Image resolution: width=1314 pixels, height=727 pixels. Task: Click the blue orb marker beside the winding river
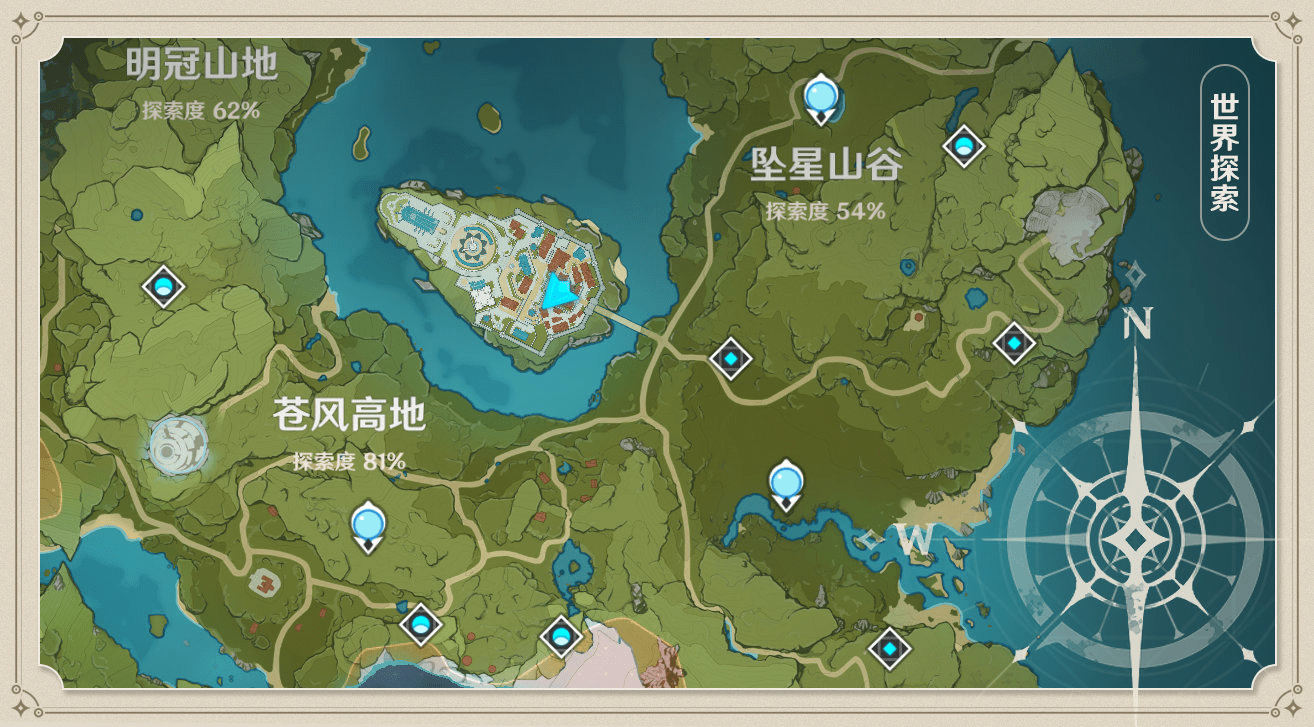[784, 484]
